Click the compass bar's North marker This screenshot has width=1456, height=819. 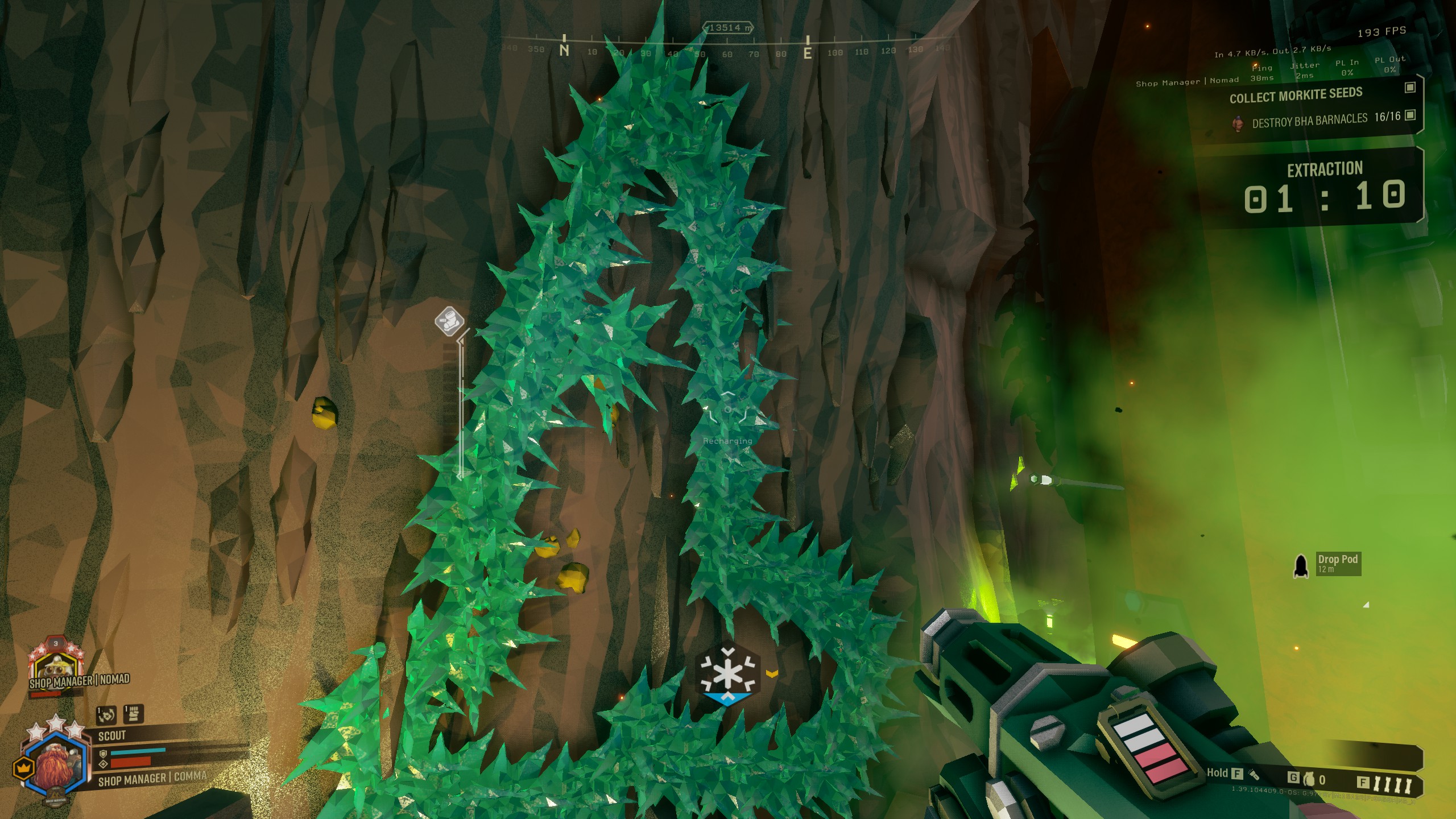(x=564, y=49)
